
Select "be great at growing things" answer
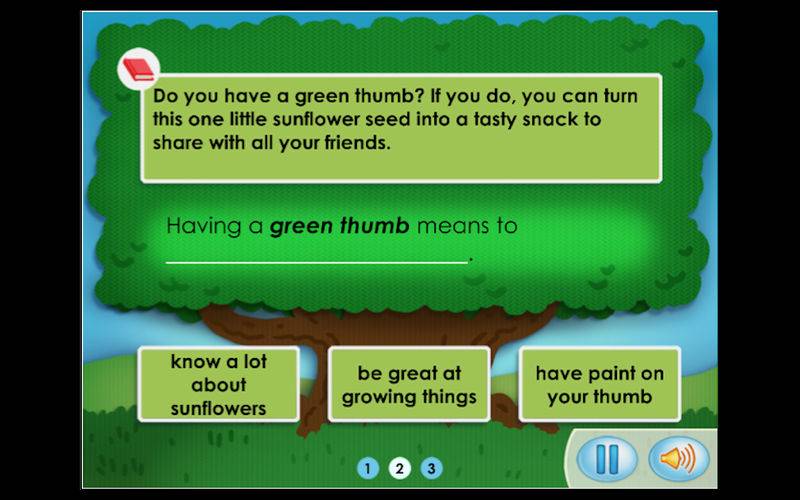pyautogui.click(x=409, y=385)
